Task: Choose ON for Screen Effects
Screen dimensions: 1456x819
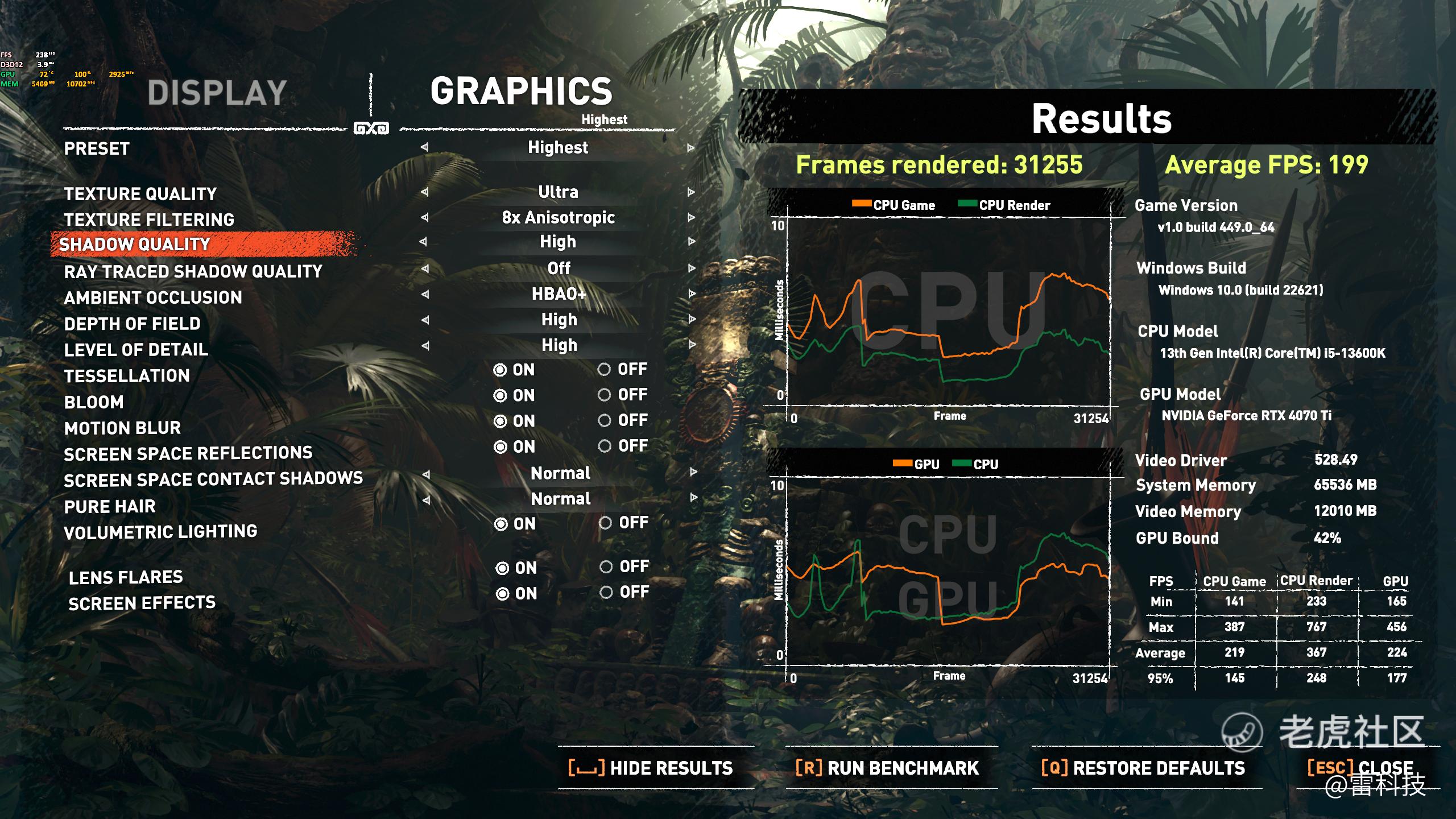Action: coord(502,594)
